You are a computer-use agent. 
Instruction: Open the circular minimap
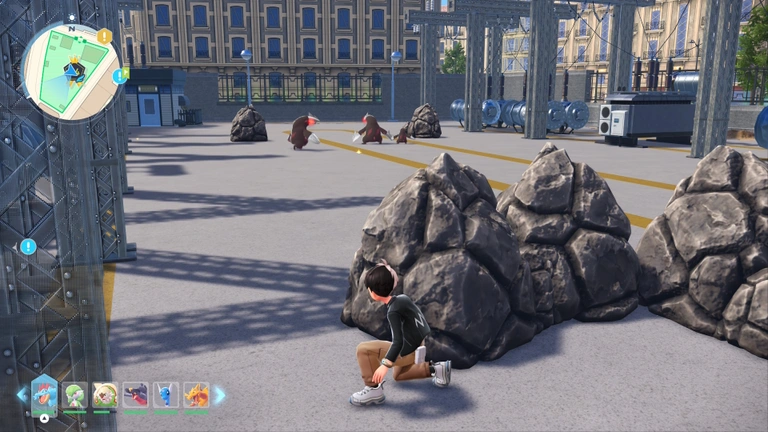point(70,72)
